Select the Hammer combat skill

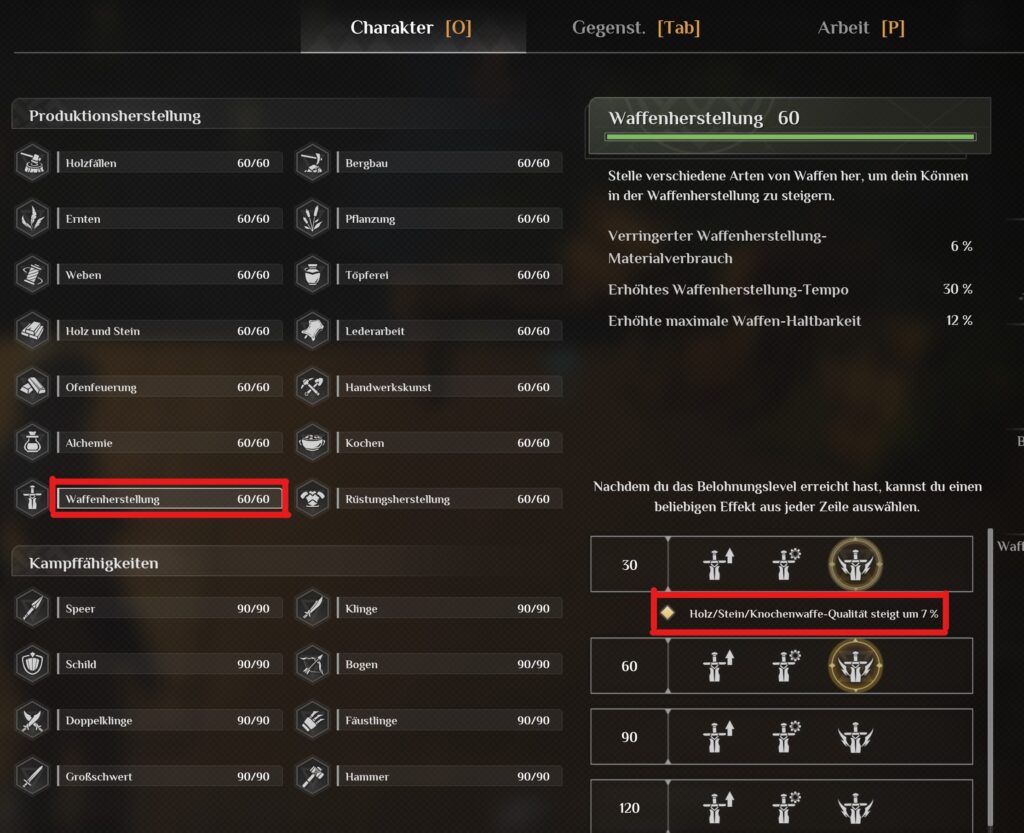[447, 777]
